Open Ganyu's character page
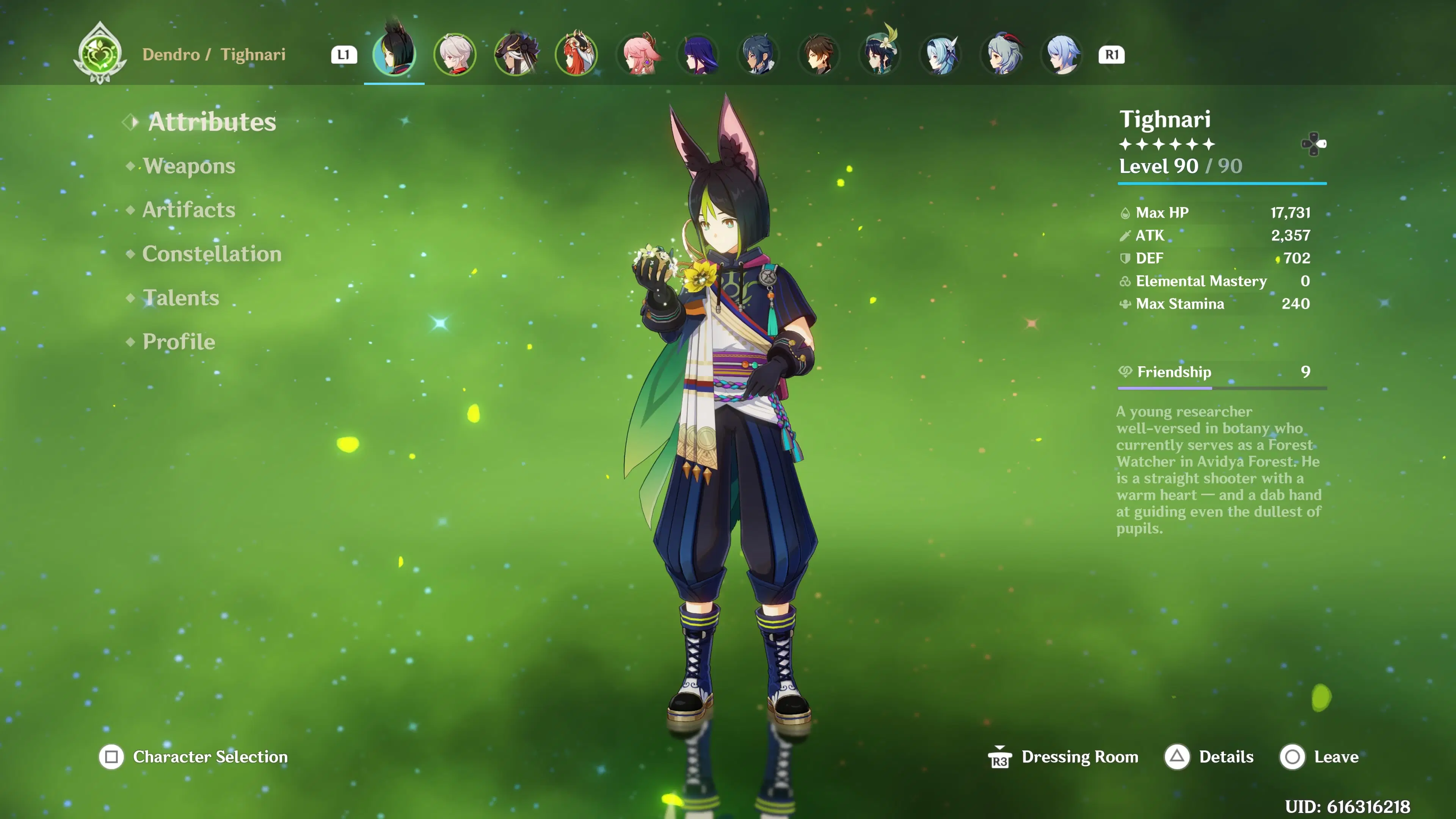Viewport: 1456px width, 819px height. (x=1002, y=54)
